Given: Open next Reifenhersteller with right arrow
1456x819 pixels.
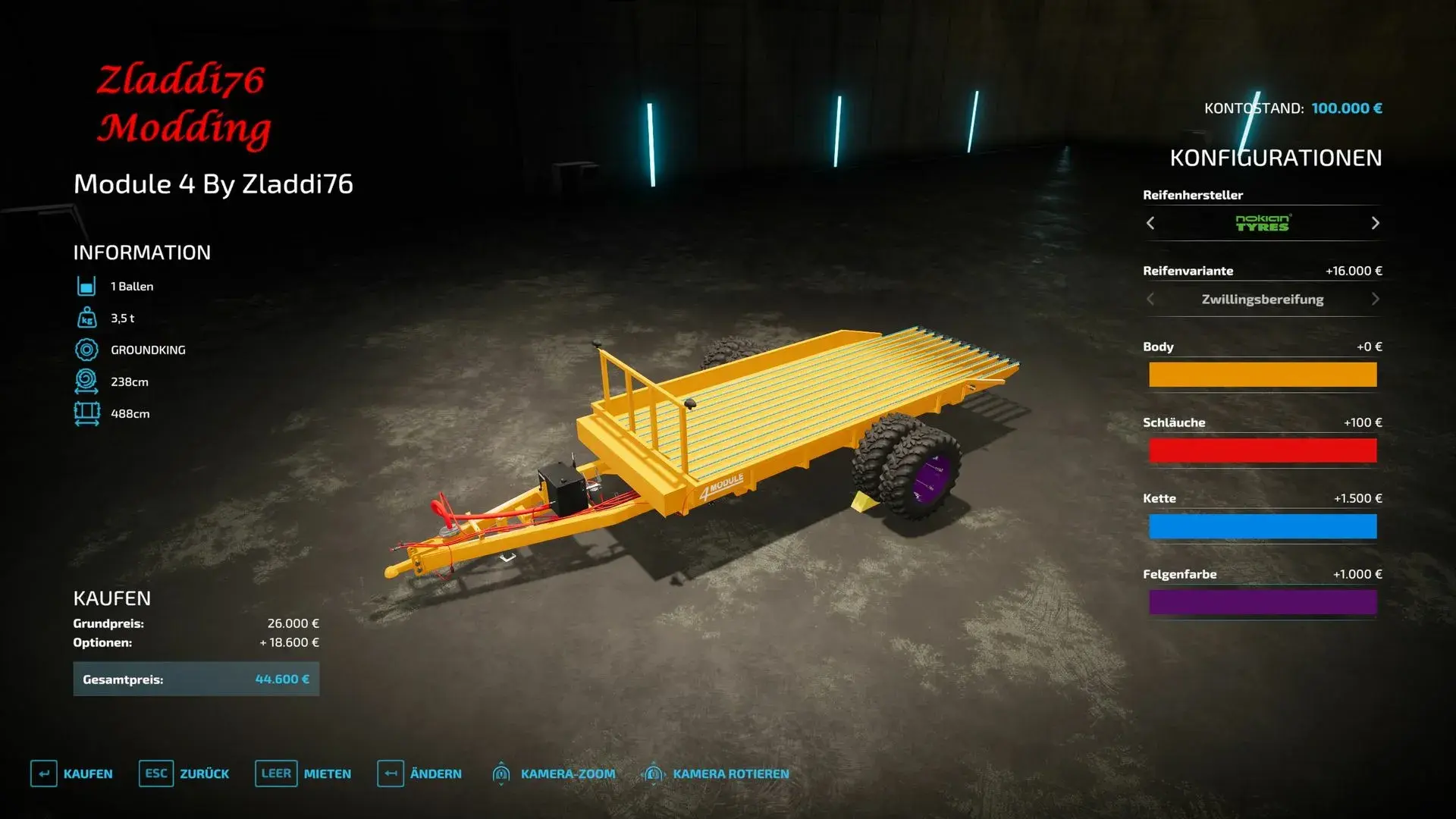Looking at the screenshot, I should coord(1376,223).
